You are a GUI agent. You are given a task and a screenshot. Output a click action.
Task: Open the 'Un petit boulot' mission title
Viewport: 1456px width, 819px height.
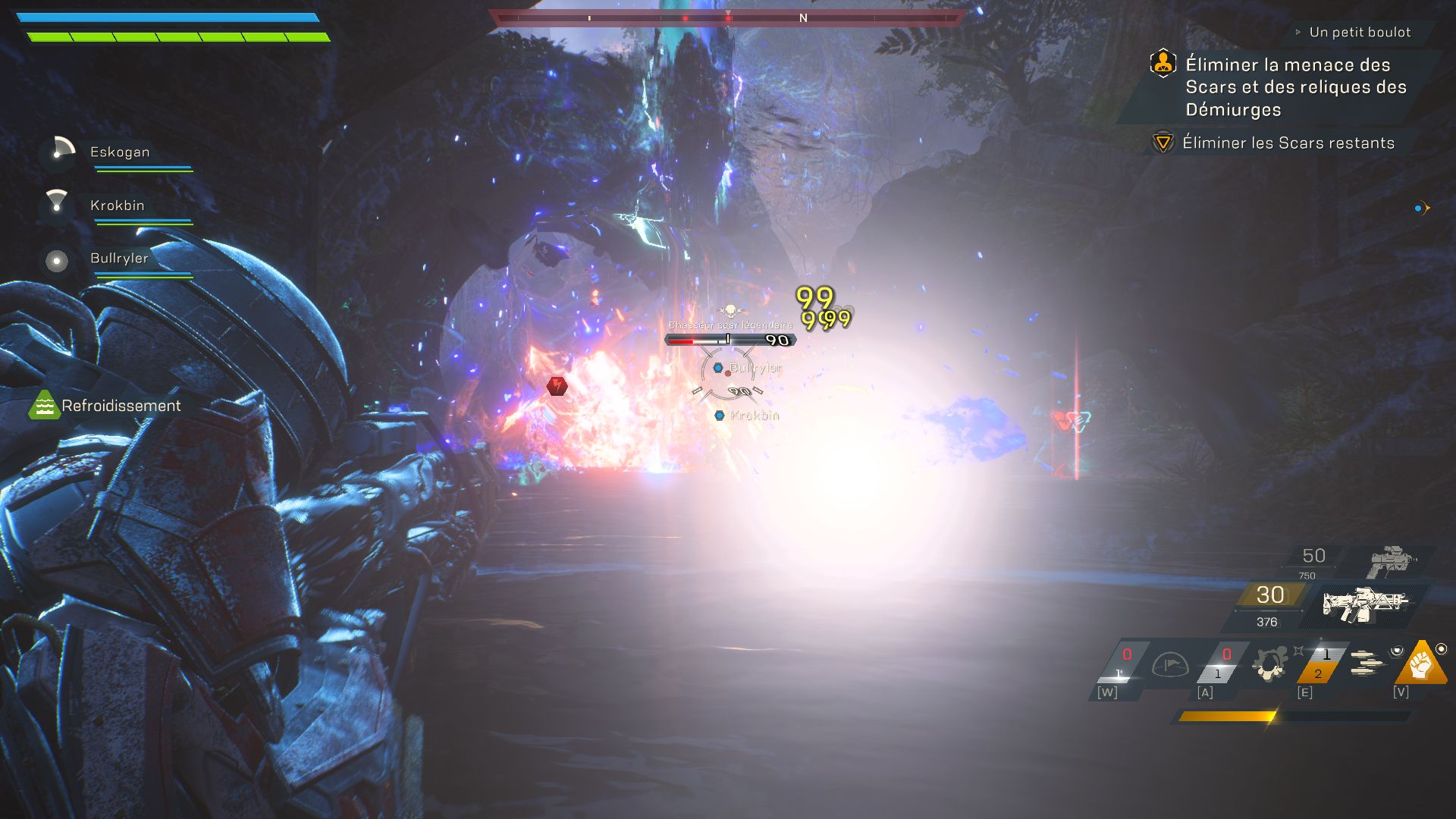pos(1360,32)
